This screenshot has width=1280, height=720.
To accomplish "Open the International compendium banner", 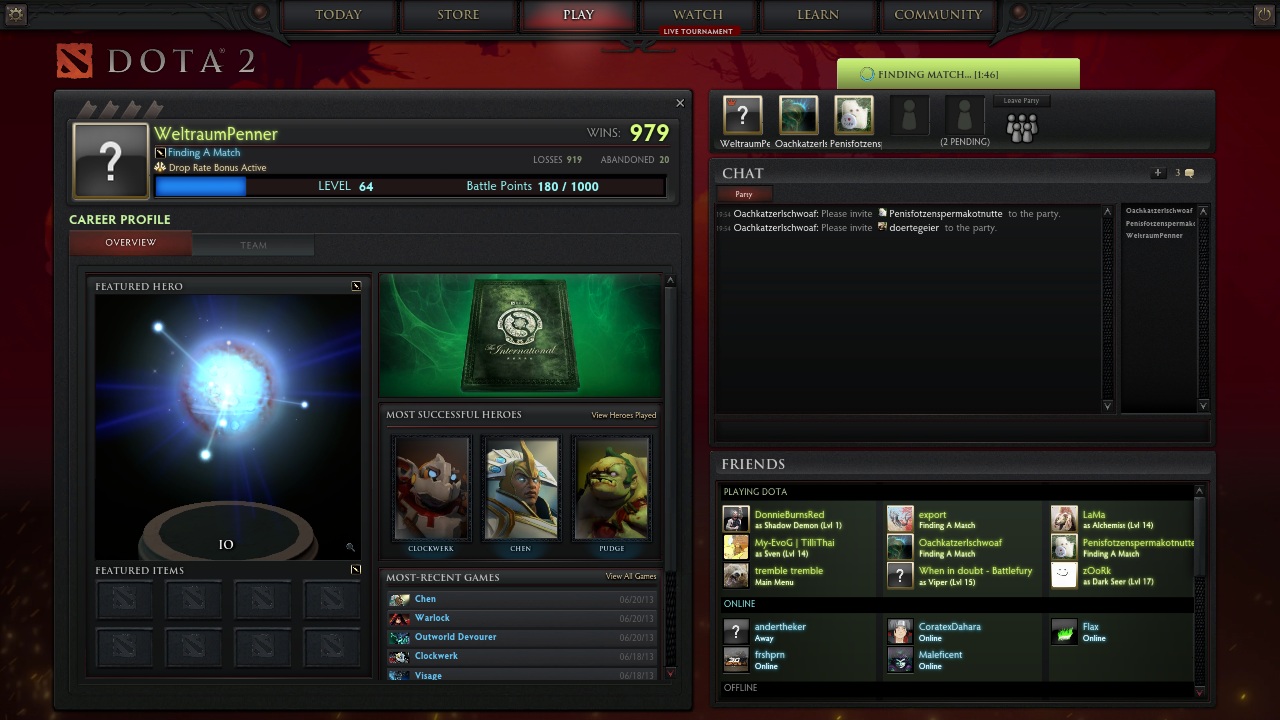I will click(x=520, y=336).
